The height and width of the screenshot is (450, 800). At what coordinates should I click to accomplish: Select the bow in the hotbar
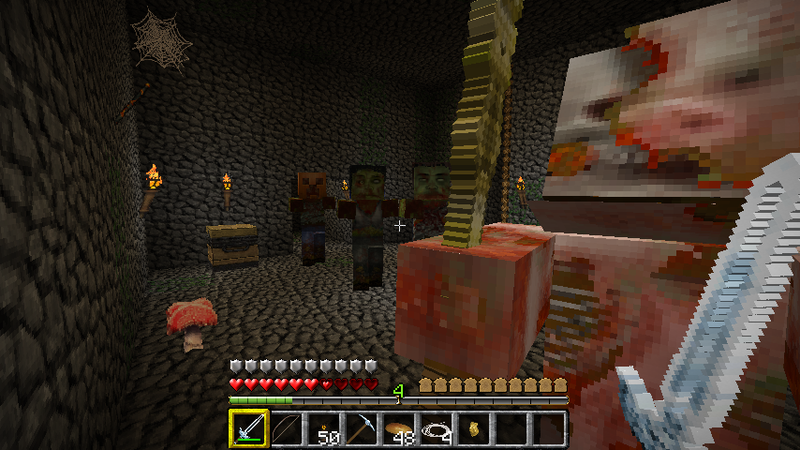tap(287, 429)
